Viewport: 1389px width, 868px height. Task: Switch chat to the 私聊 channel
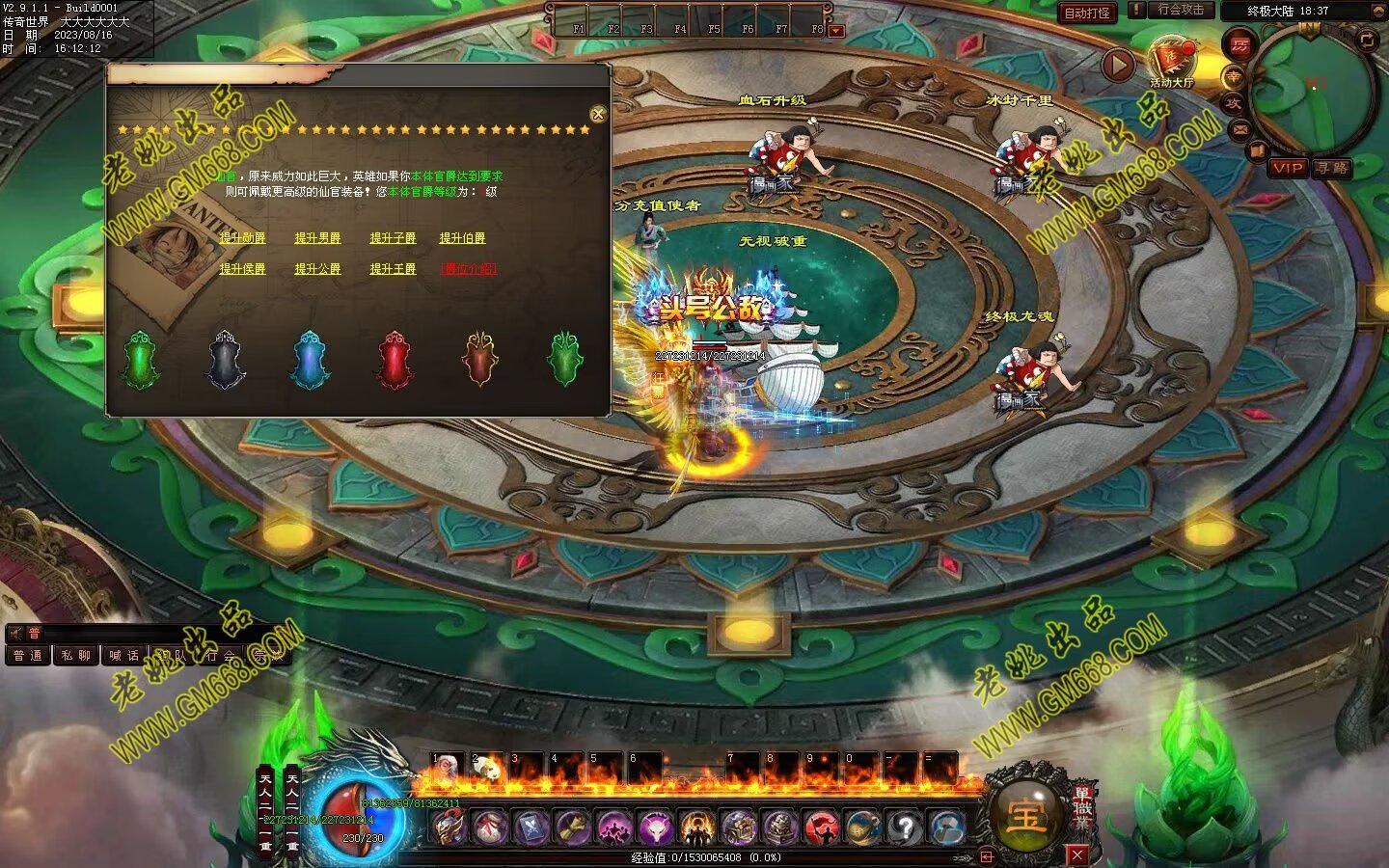click(x=75, y=656)
